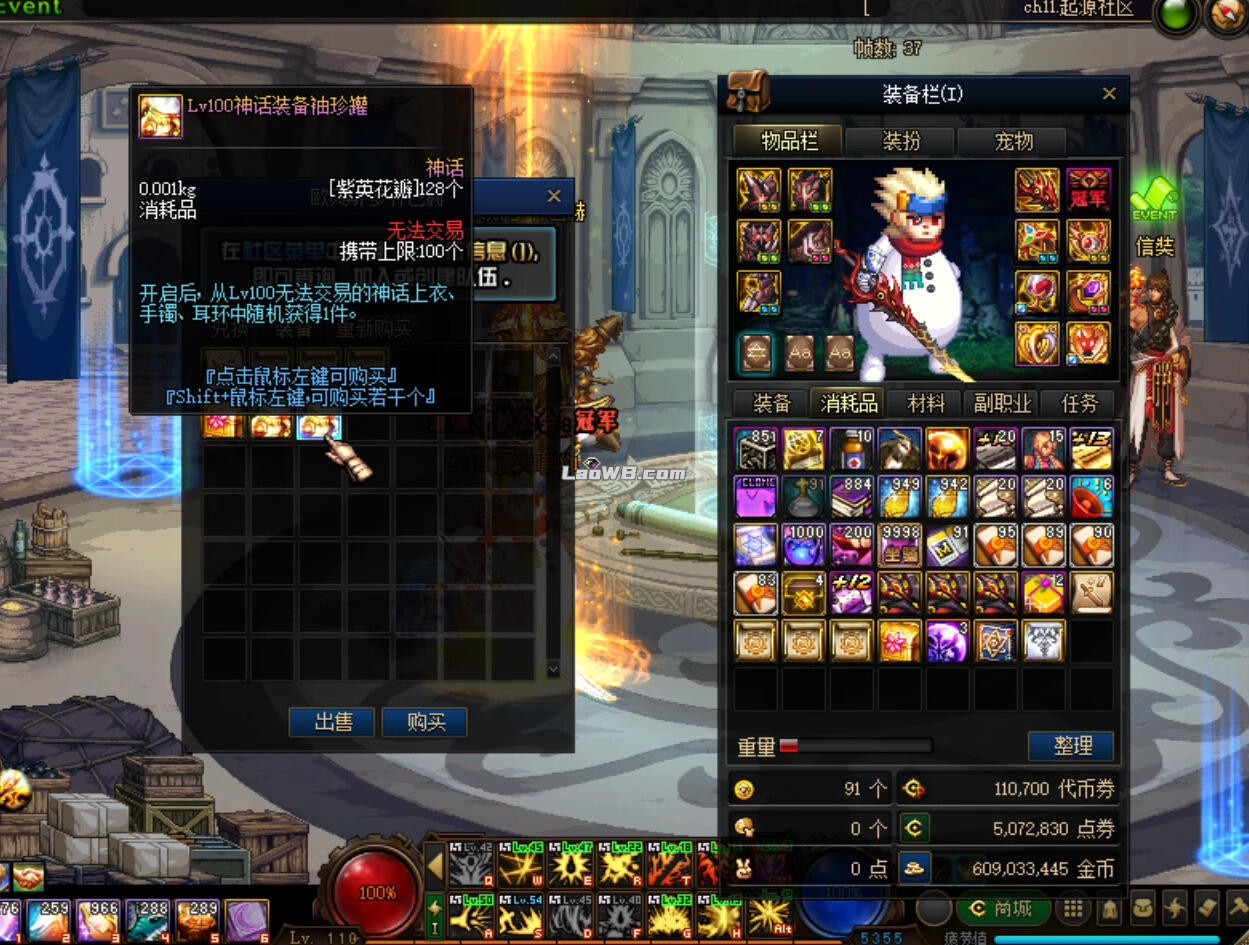The width and height of the screenshot is (1249, 945).
Task: Select the golden skull consumable item
Action: pyautogui.click(x=947, y=450)
